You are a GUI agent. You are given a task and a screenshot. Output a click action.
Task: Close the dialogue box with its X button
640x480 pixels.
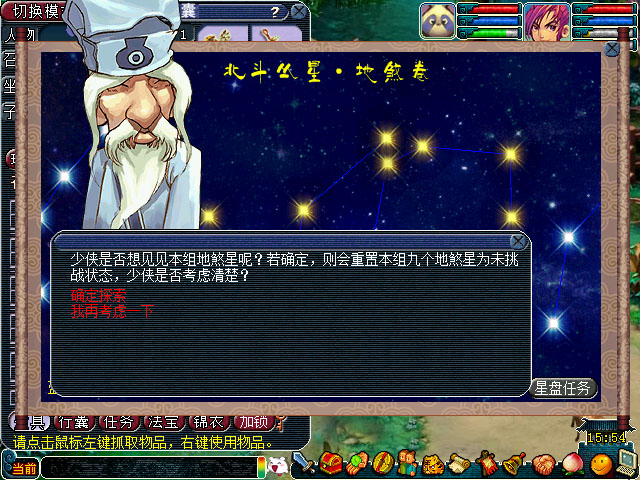[x=518, y=241]
